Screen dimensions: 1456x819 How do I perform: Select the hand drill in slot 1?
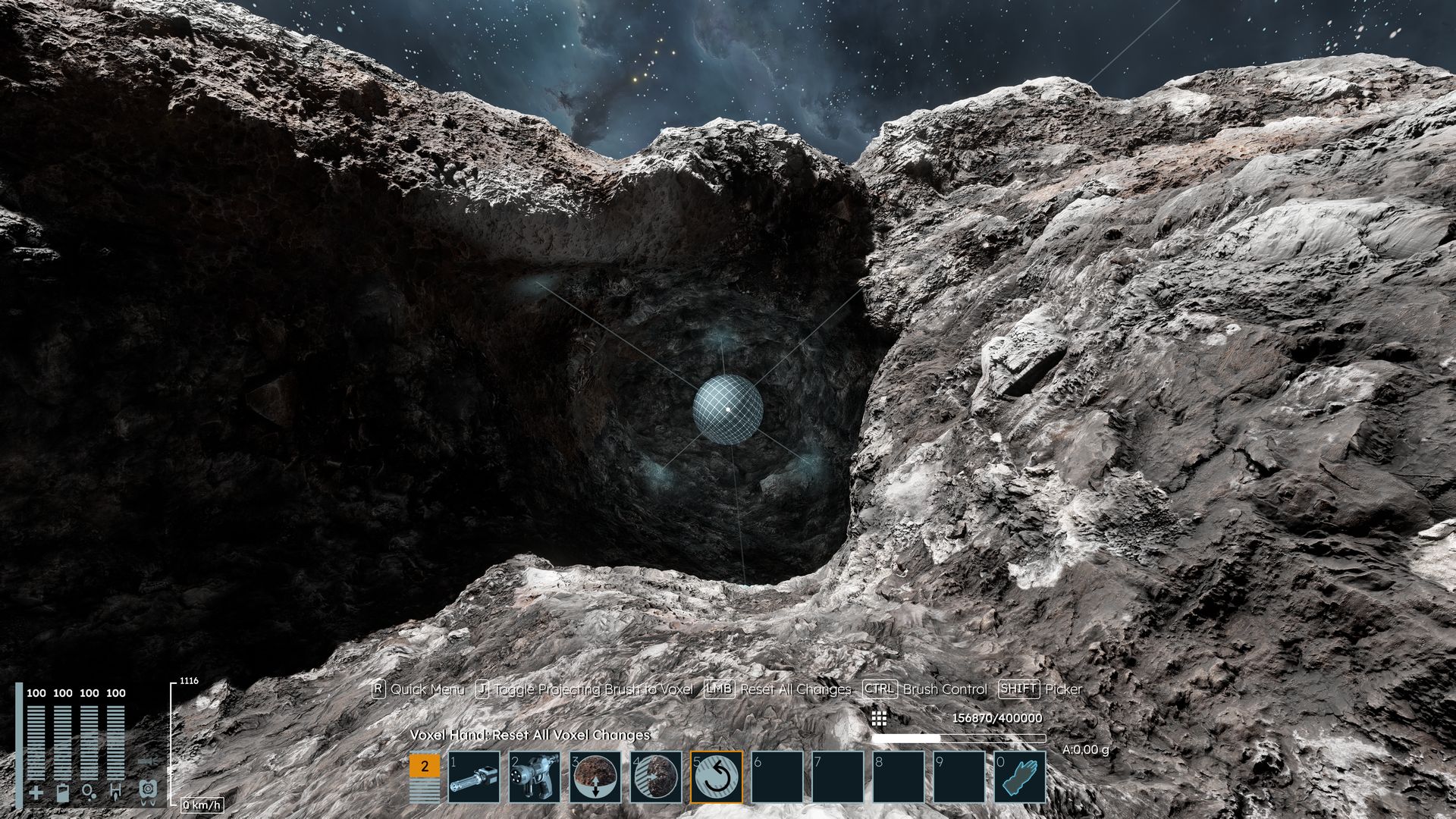point(474,777)
